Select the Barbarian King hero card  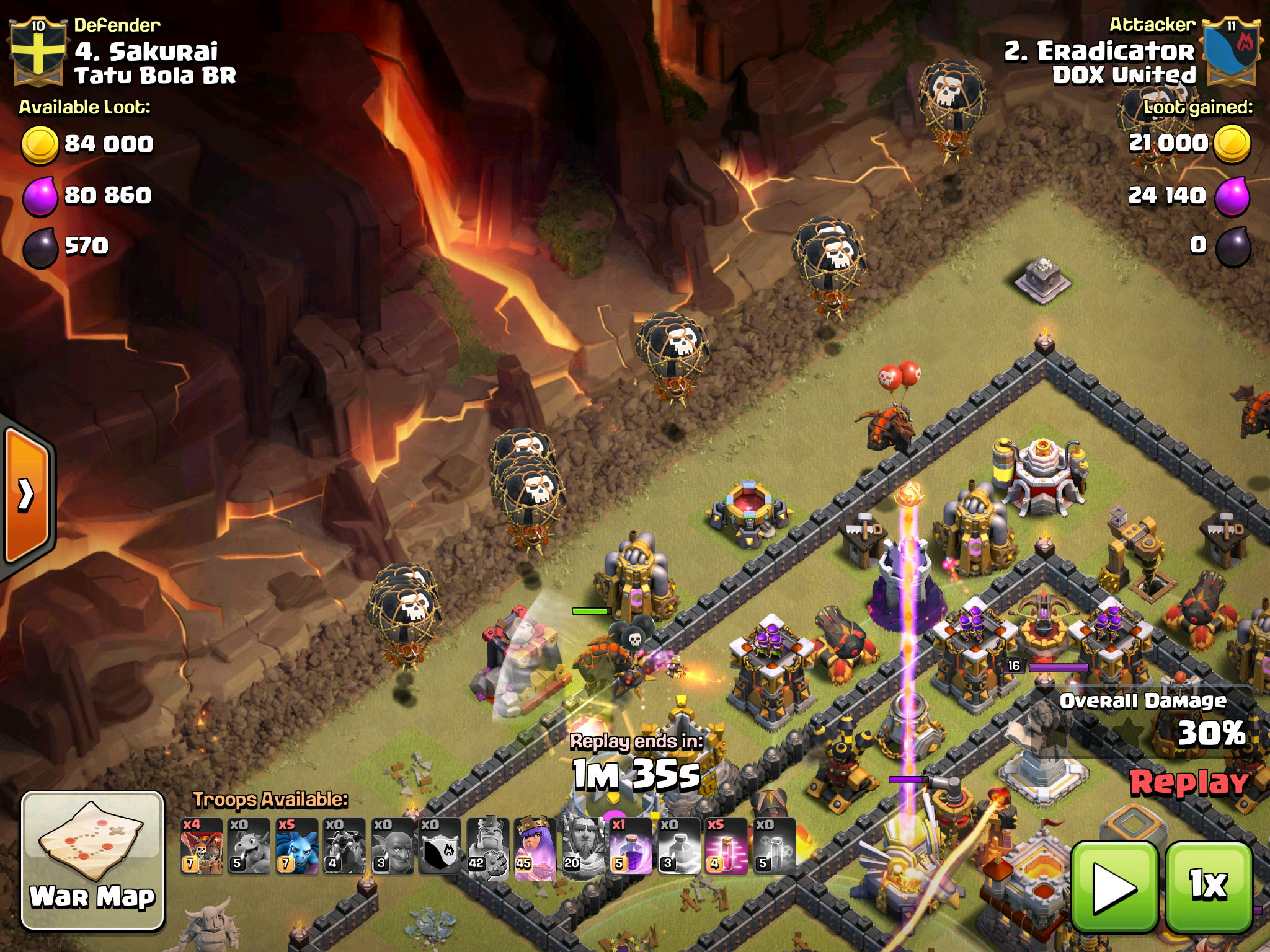487,846
